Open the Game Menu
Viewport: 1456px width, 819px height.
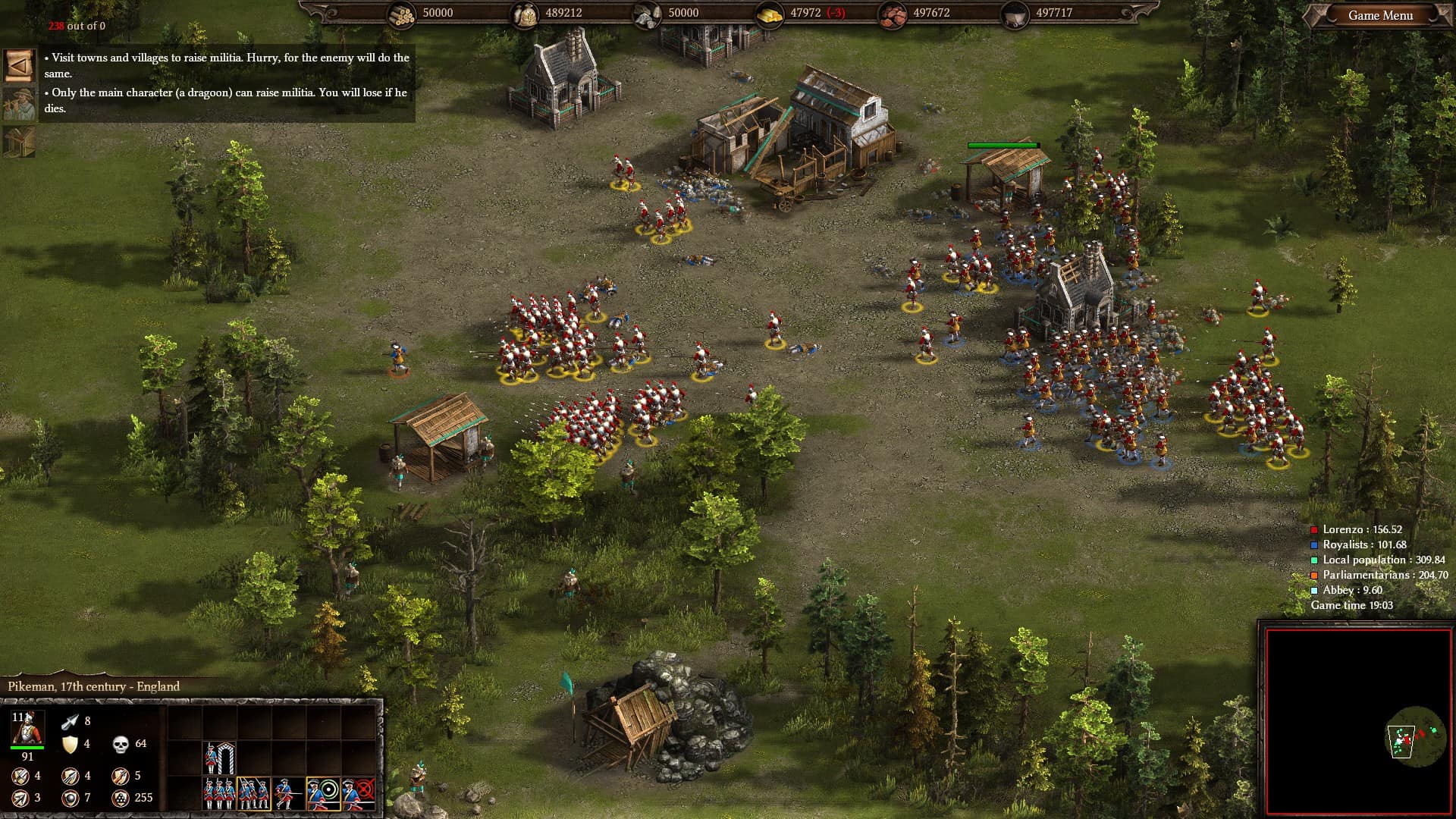(1379, 15)
